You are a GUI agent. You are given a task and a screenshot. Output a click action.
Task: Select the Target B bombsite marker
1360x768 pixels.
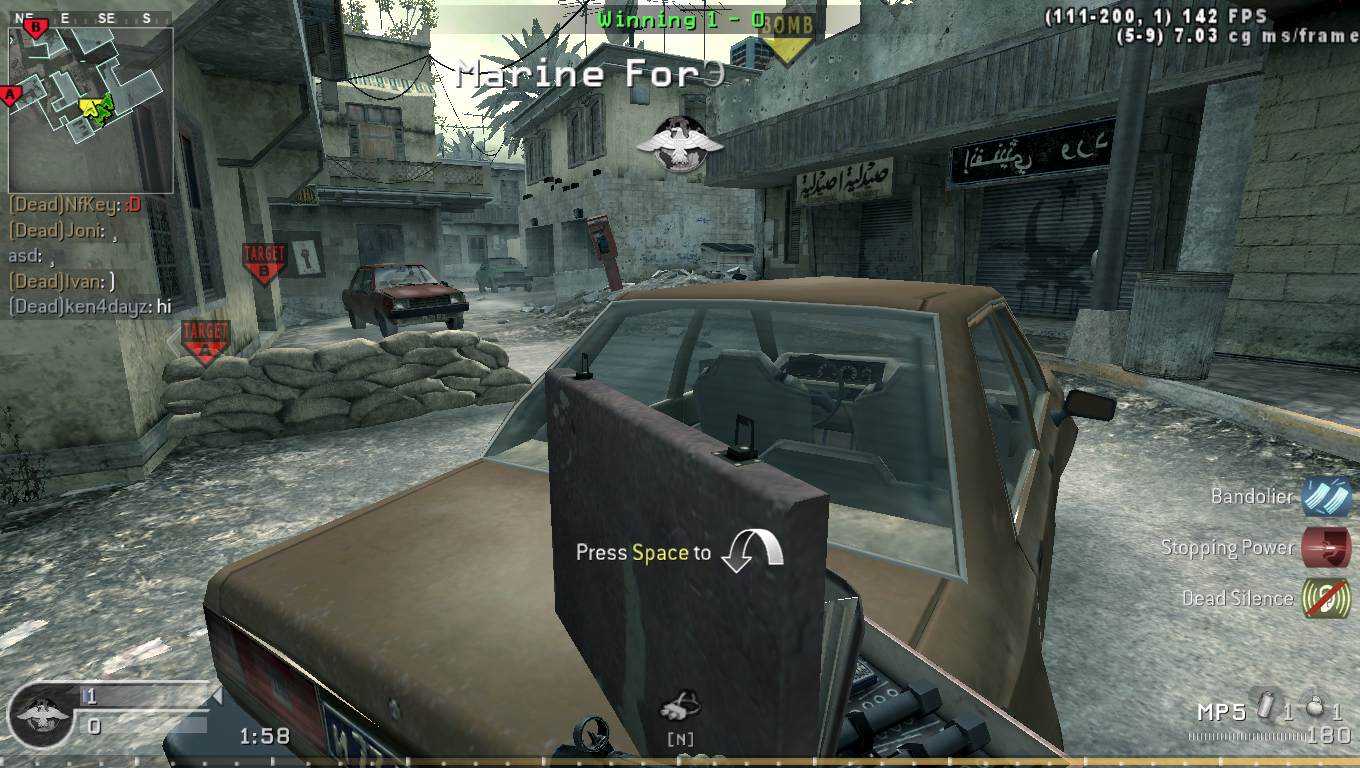pyautogui.click(x=263, y=262)
